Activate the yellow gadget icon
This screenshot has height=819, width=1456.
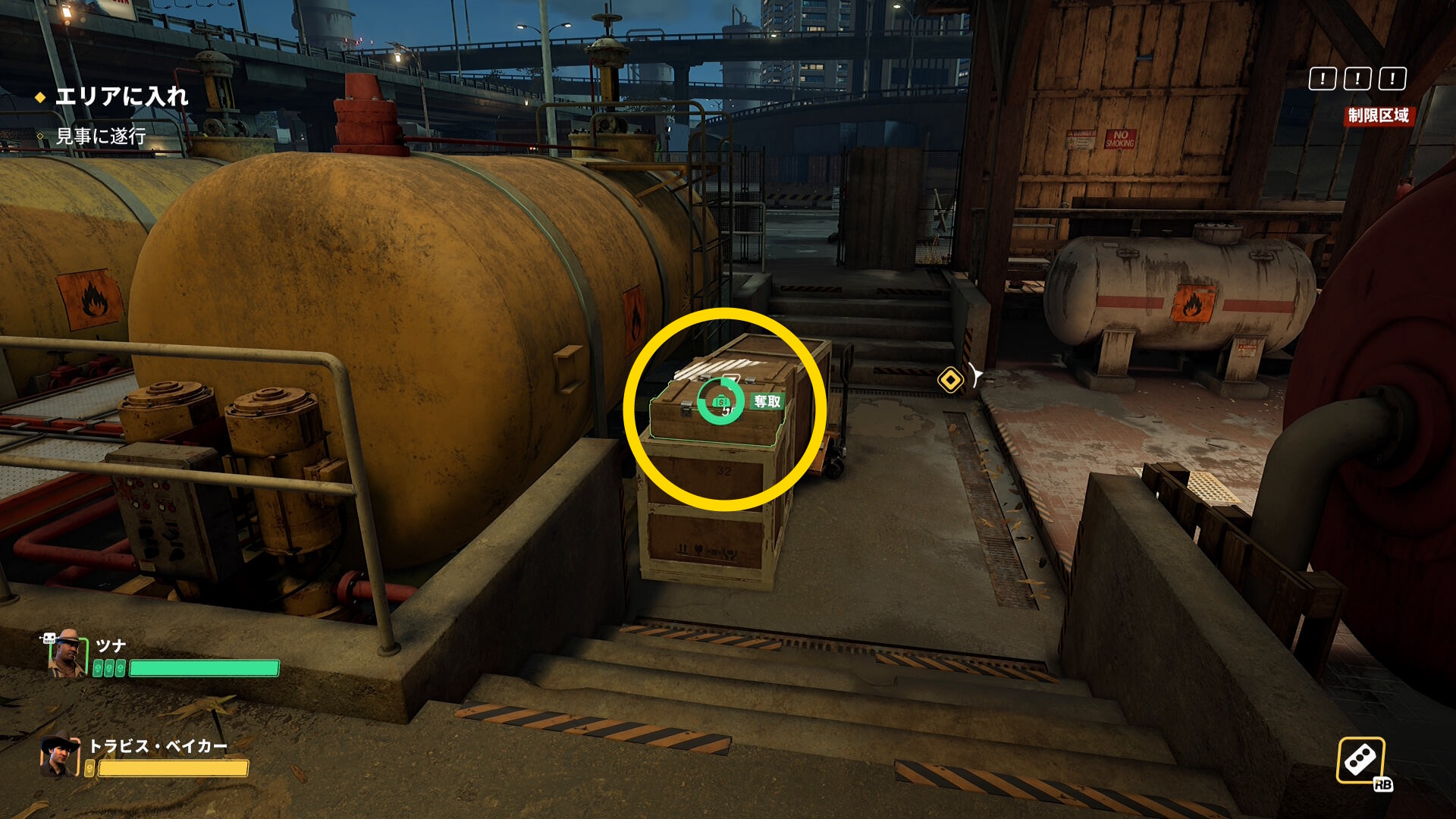1360,760
